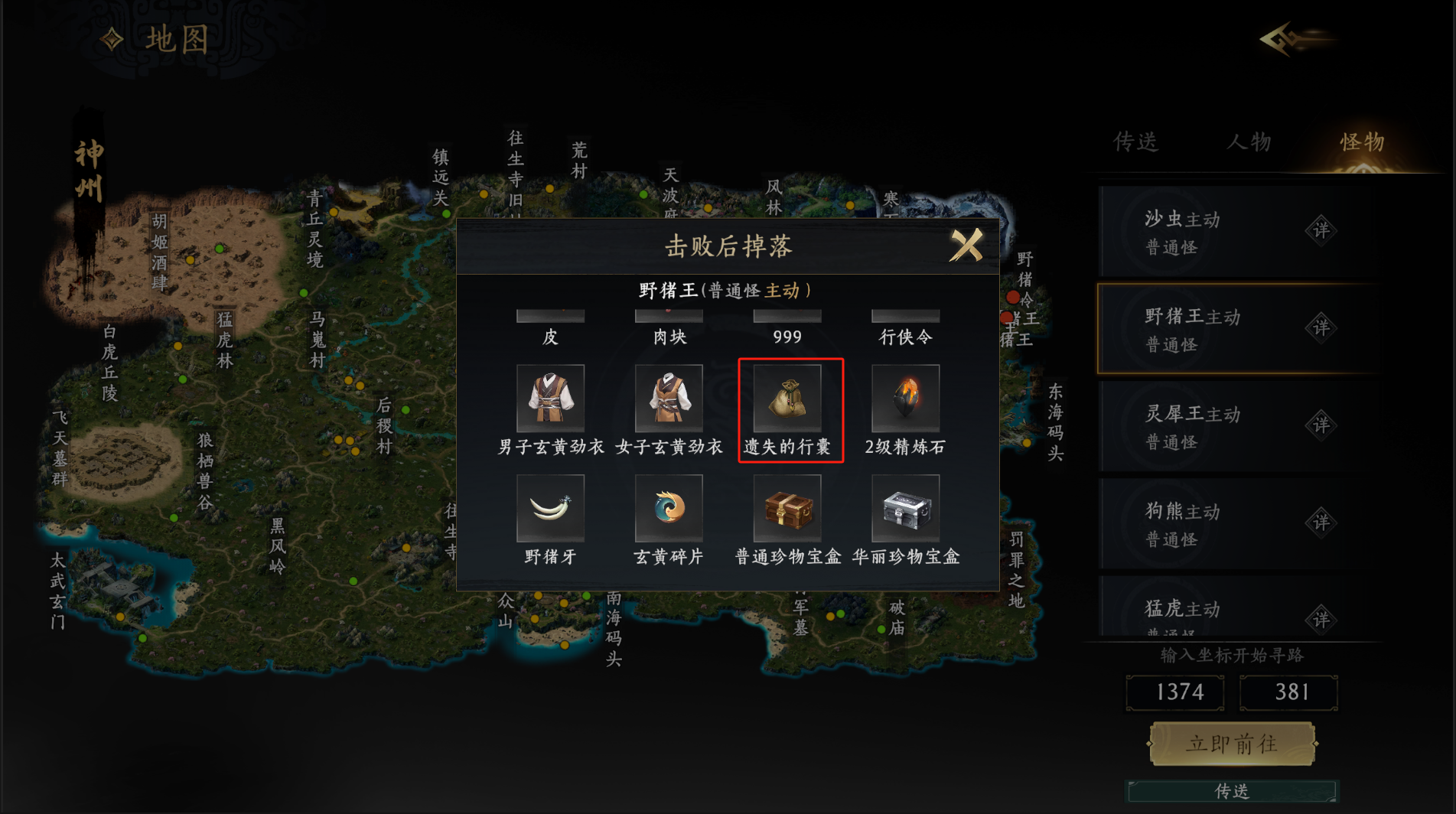The width and height of the screenshot is (1456, 814).
Task: Open the 怪物 monster tab
Action: click(x=1362, y=142)
